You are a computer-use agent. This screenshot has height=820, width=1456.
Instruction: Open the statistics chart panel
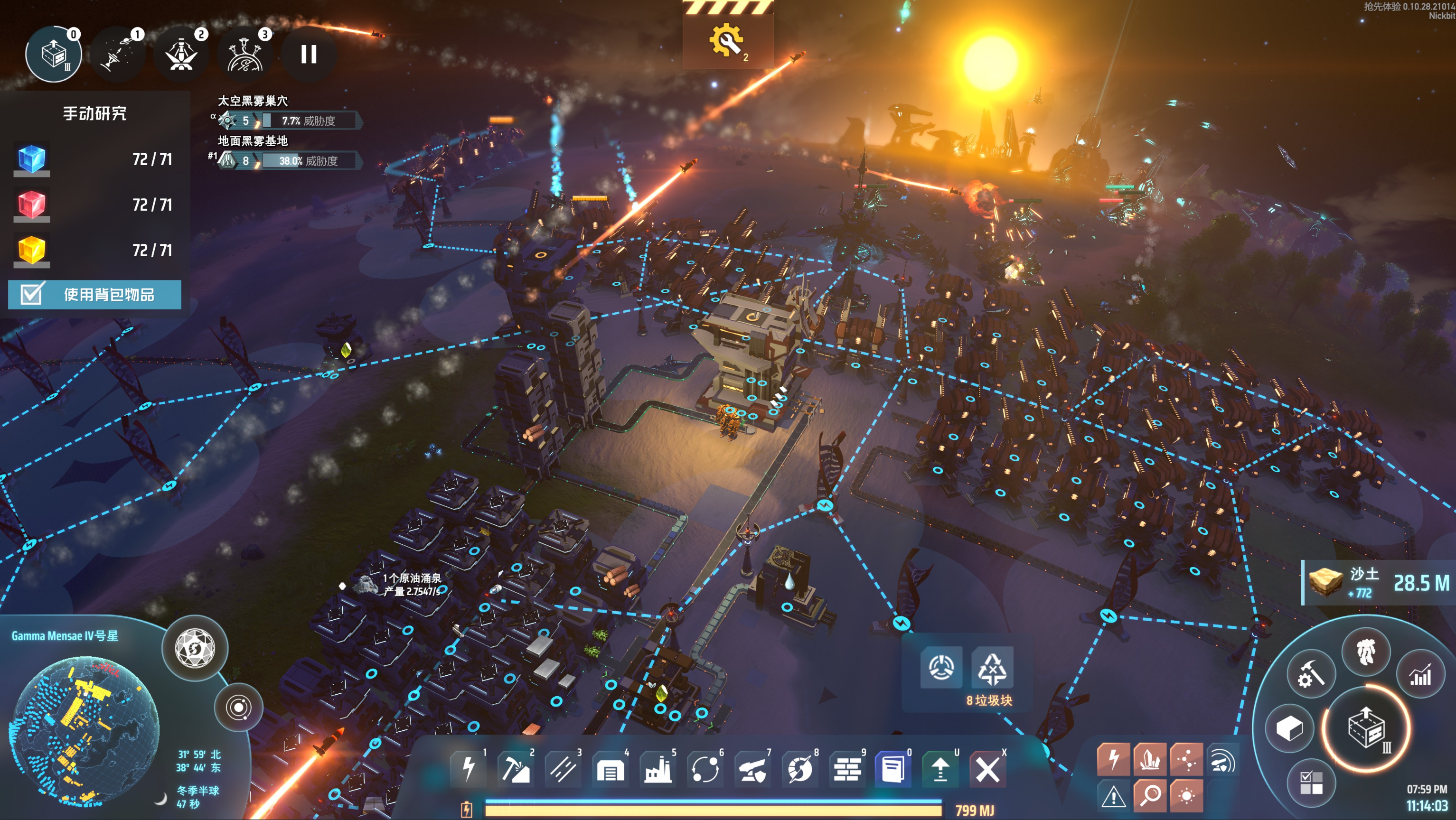tap(1420, 675)
